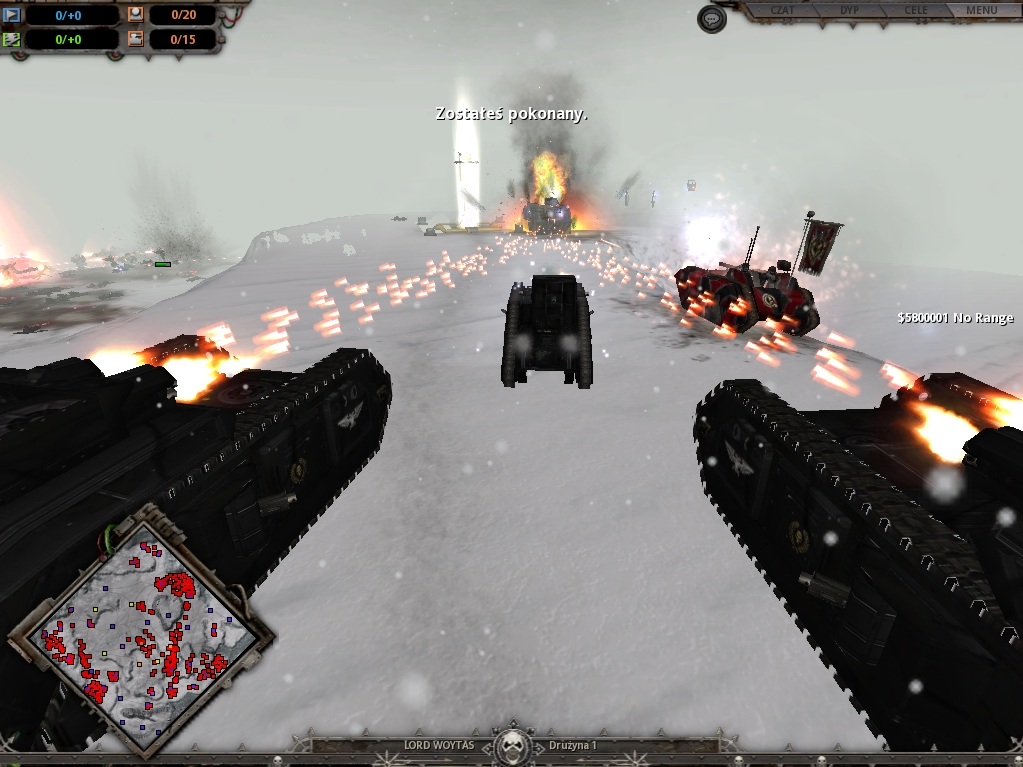Click the vehicle cap icon

tap(136, 40)
